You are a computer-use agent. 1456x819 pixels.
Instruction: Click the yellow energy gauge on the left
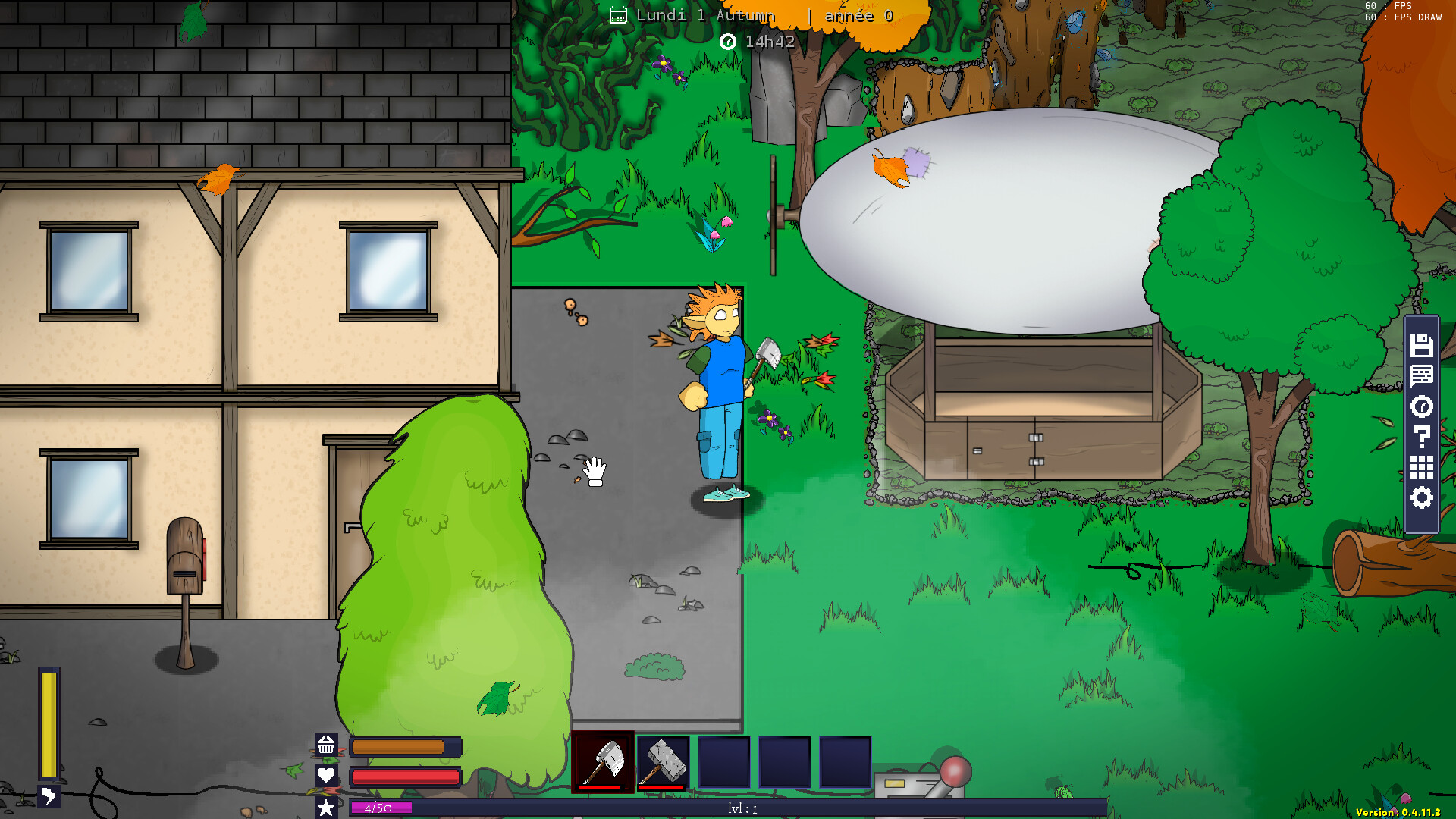tap(49, 724)
